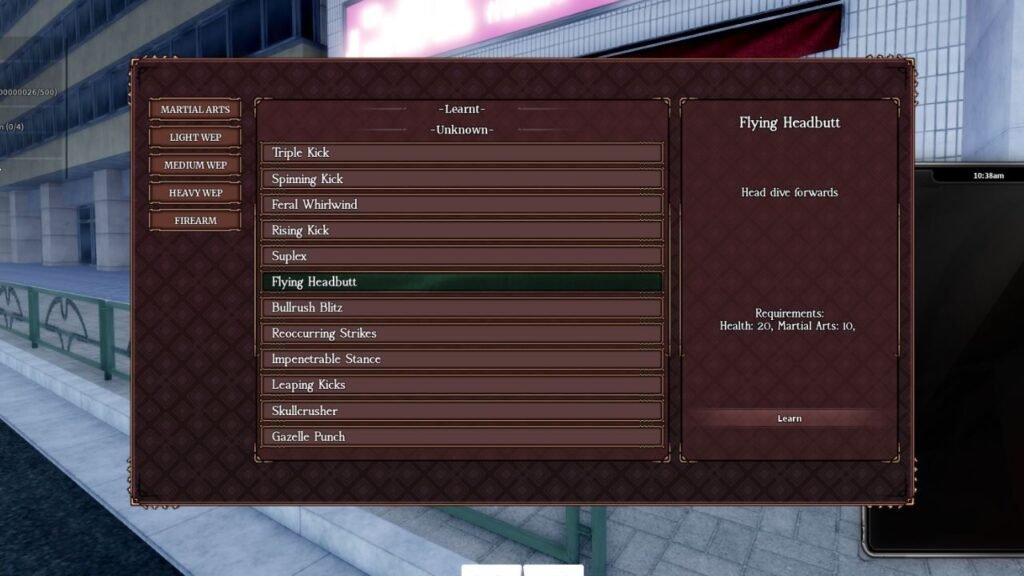Switch to the Martial Arts tab
Screen dimensions: 1024x576
point(195,110)
